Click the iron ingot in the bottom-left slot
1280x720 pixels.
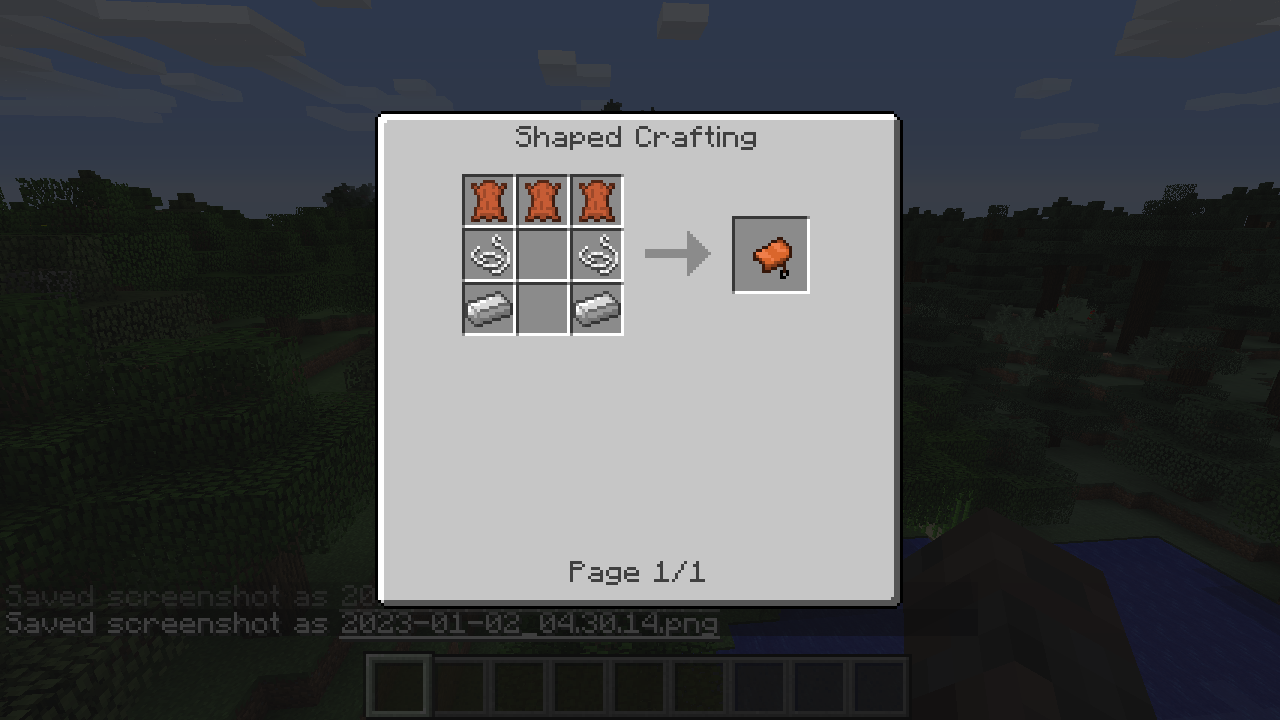[488, 308]
